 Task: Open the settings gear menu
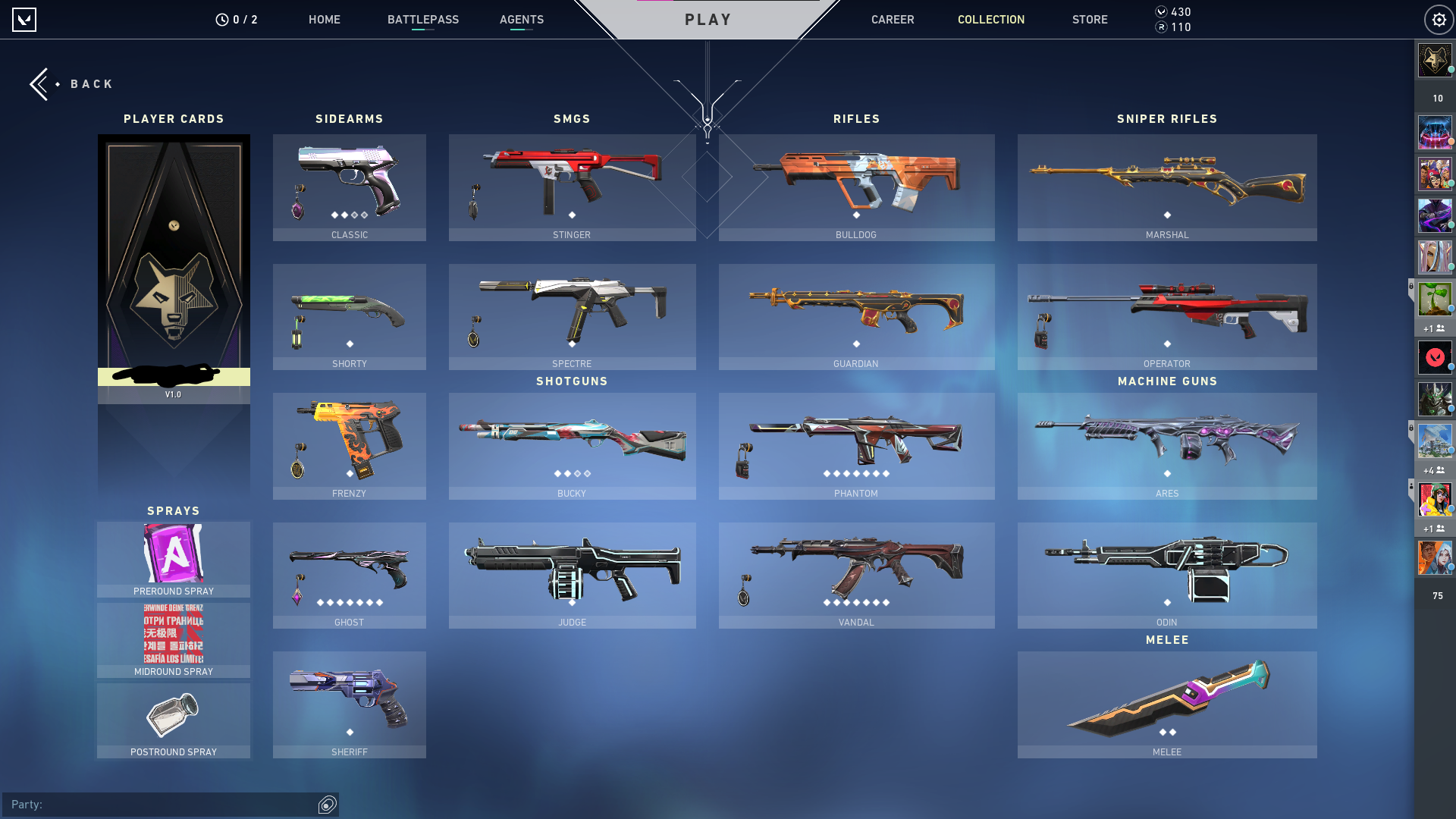click(x=1439, y=19)
